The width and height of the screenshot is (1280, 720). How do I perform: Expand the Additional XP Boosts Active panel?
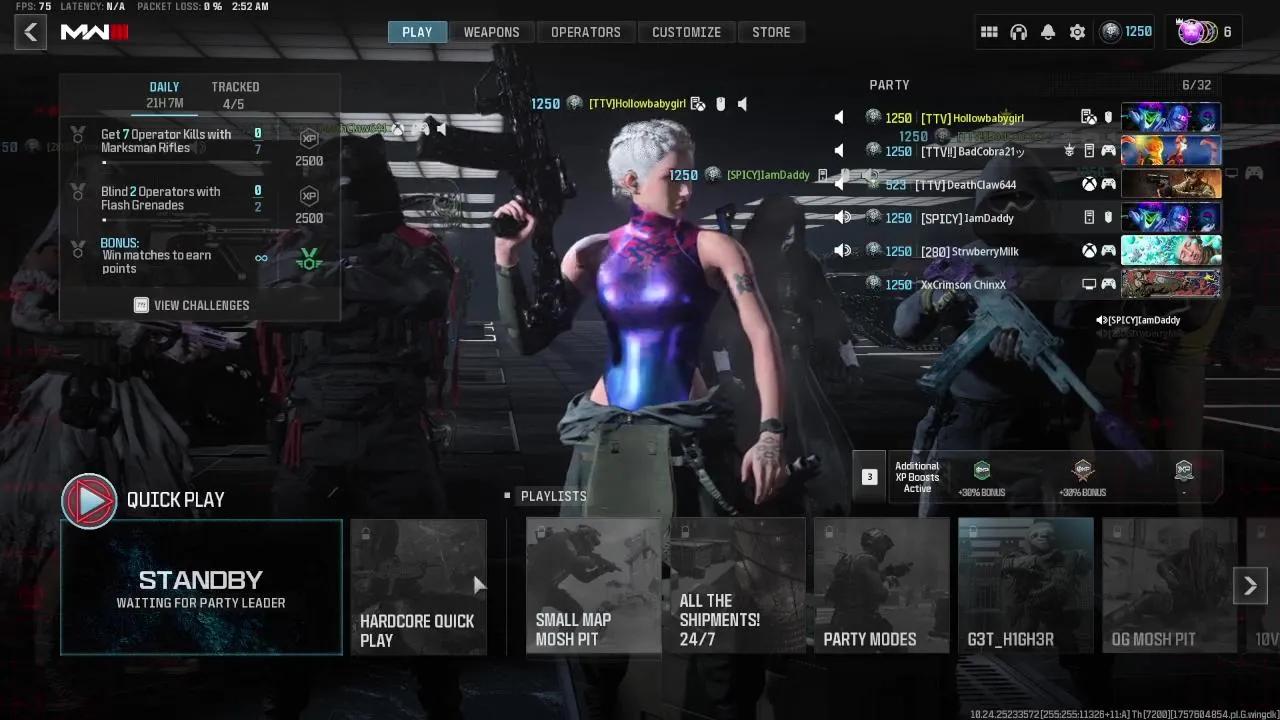pos(869,476)
